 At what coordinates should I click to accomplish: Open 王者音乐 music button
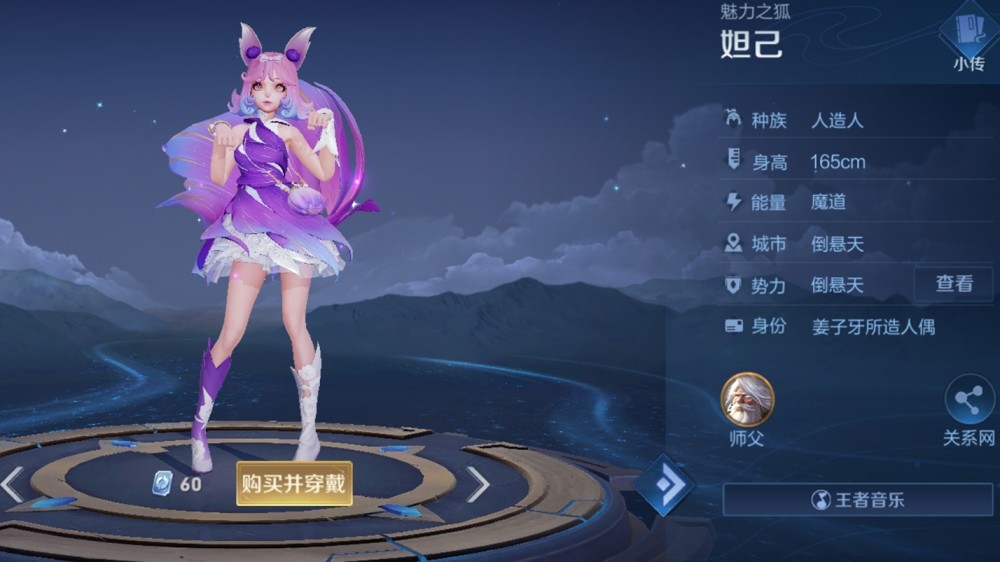click(x=858, y=499)
